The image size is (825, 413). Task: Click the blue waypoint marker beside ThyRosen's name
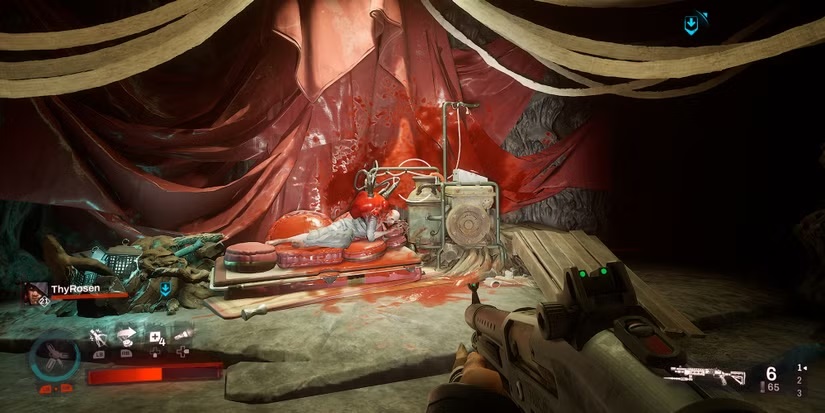[165, 290]
